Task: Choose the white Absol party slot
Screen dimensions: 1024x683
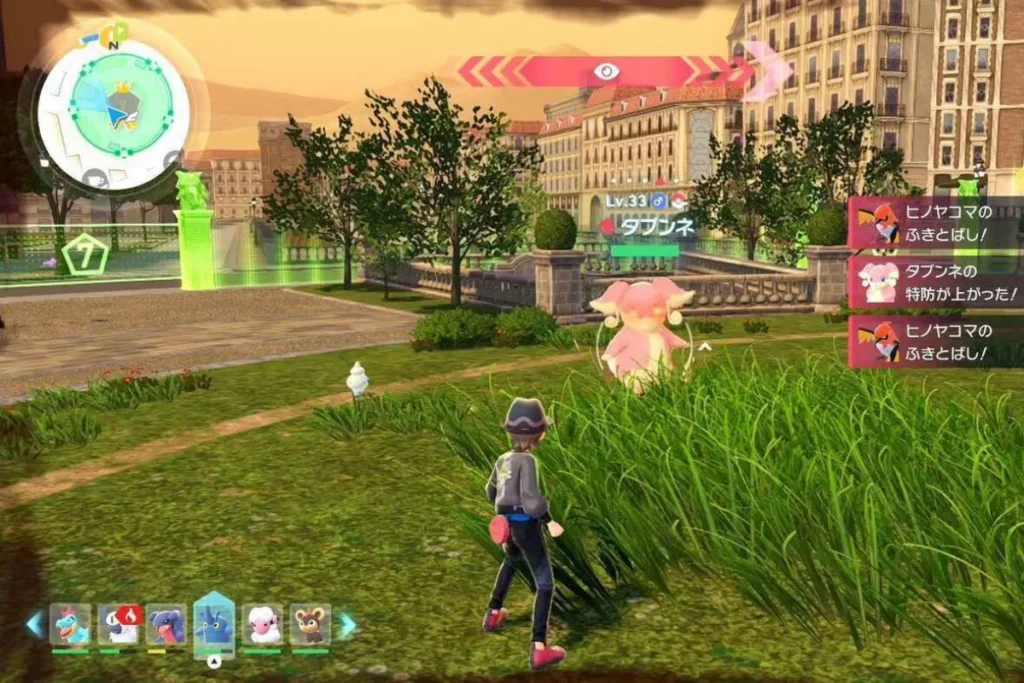Action: [x=119, y=624]
